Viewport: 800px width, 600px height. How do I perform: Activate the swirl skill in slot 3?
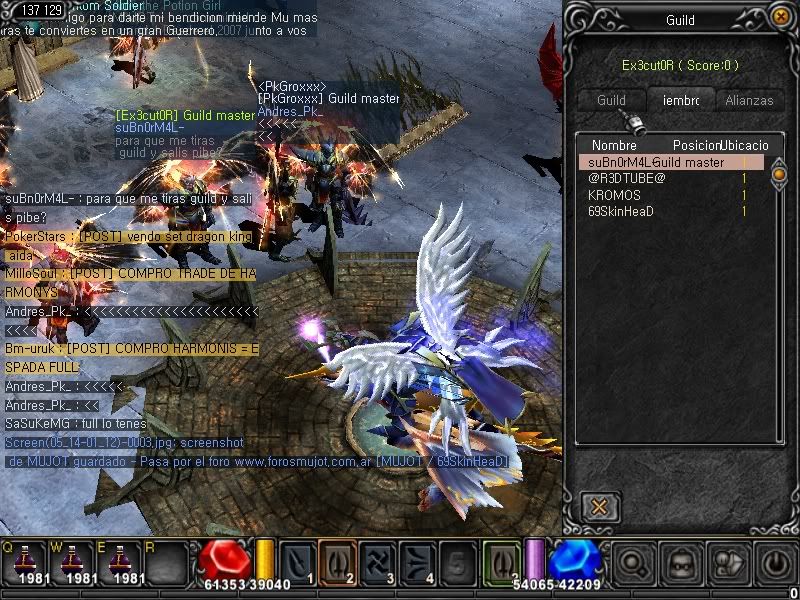click(x=378, y=562)
